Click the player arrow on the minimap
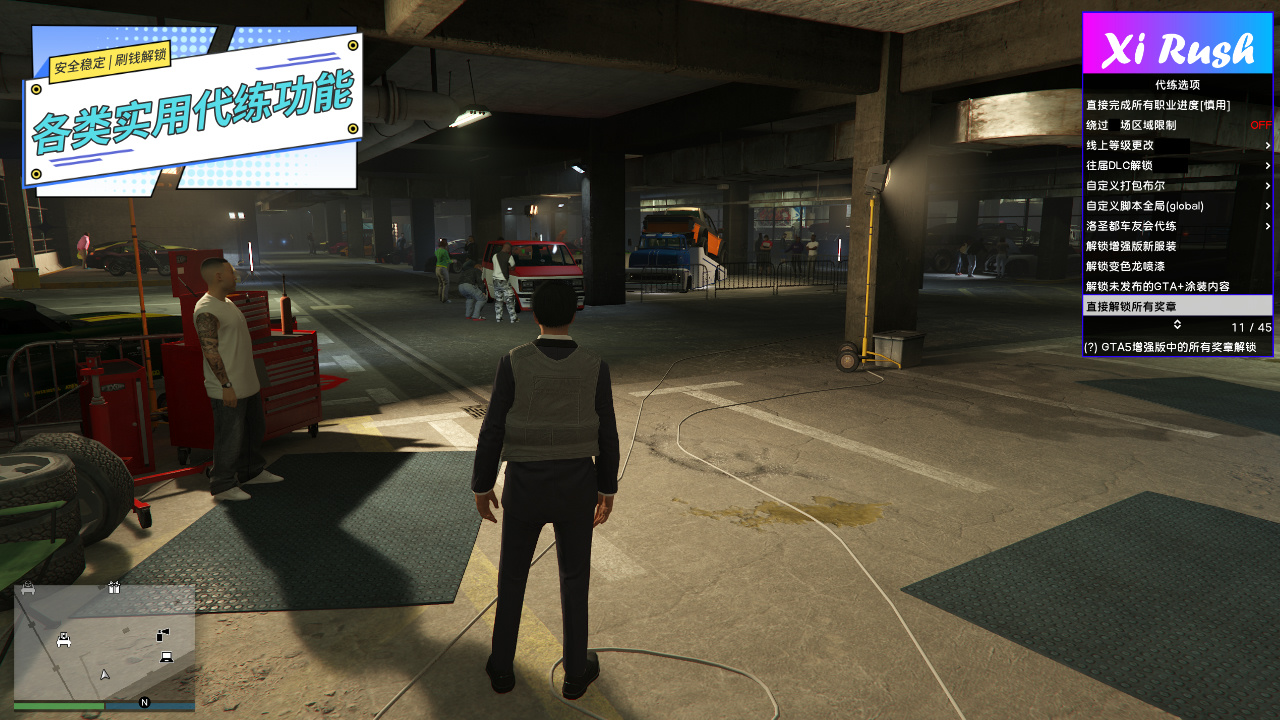The width and height of the screenshot is (1280, 720). click(105, 674)
